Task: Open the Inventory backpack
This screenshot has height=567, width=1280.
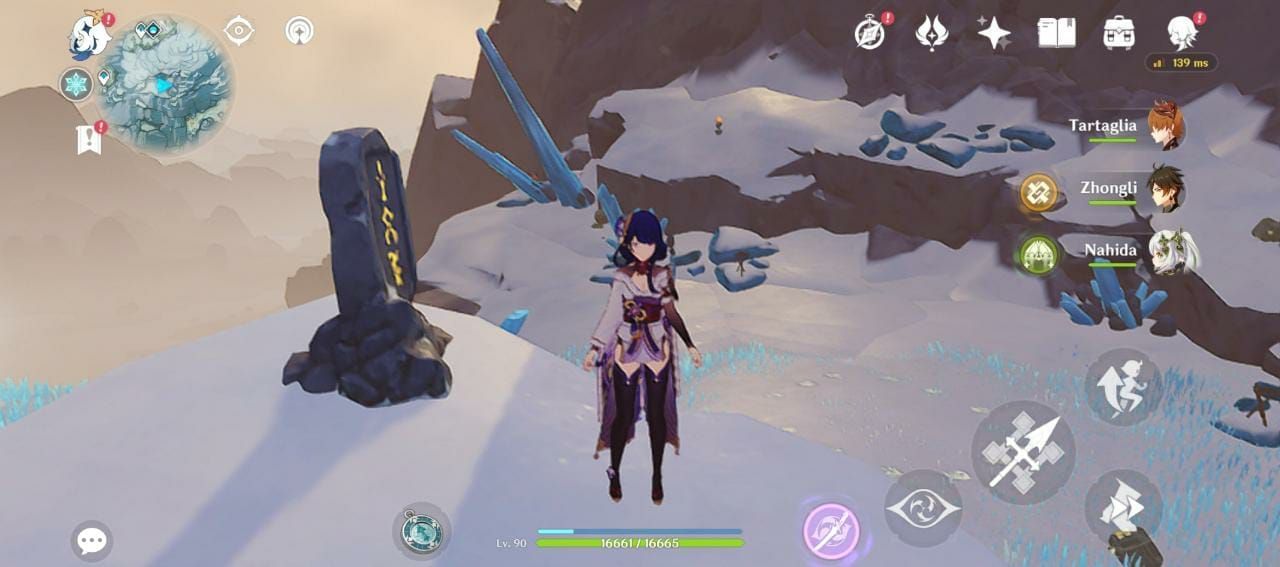Action: 1119,33
